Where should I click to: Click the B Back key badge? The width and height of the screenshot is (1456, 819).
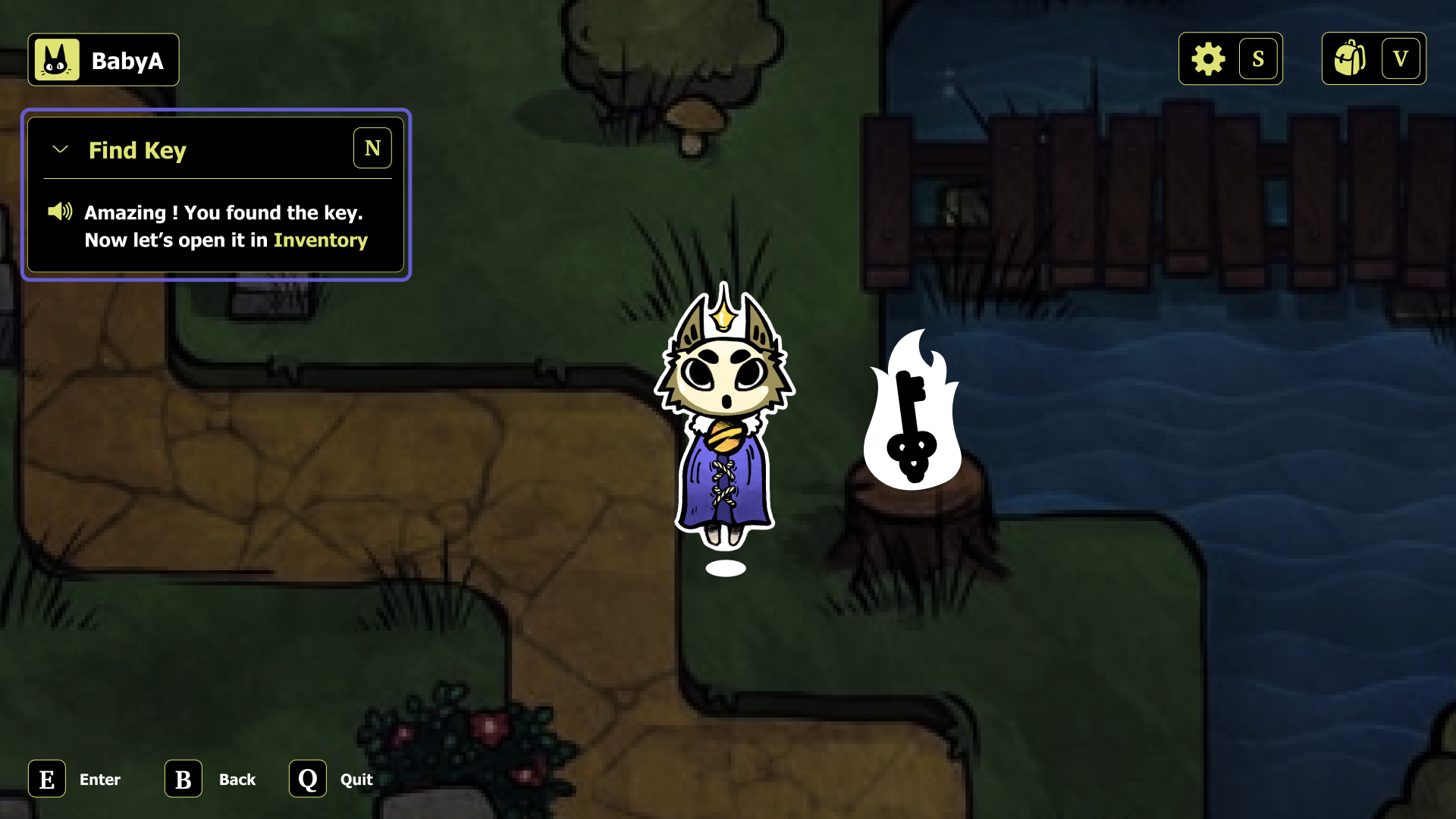click(182, 779)
